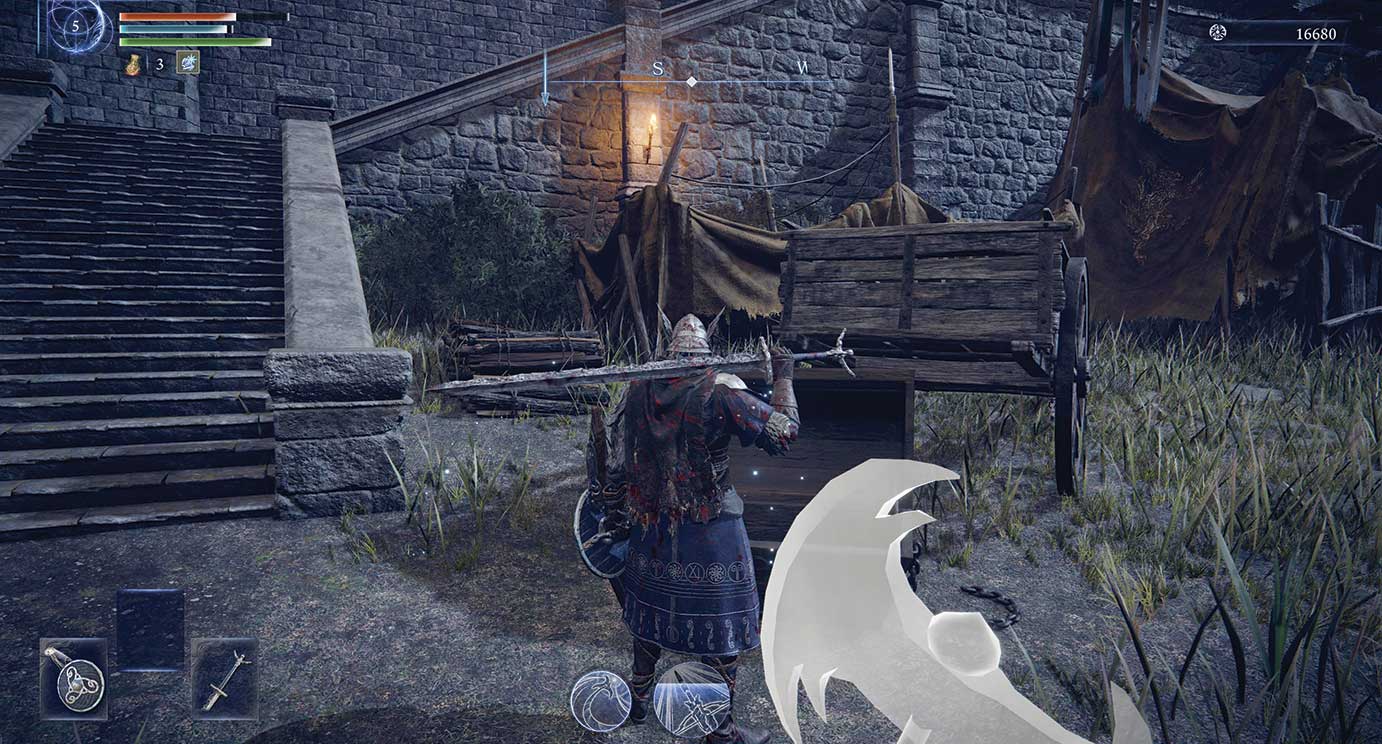The width and height of the screenshot is (1382, 744).
Task: Click the compass bar at the top
Action: [x=690, y=80]
